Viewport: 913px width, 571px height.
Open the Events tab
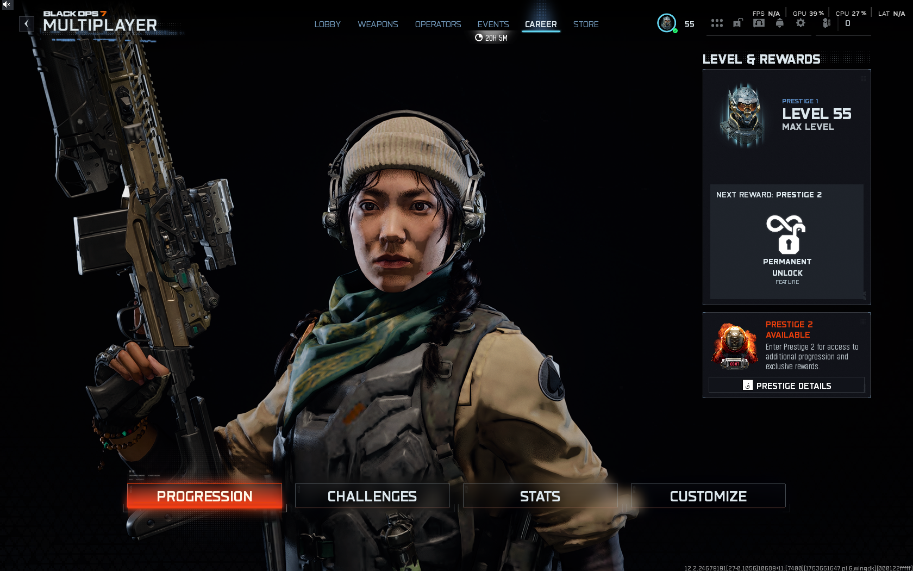493,24
